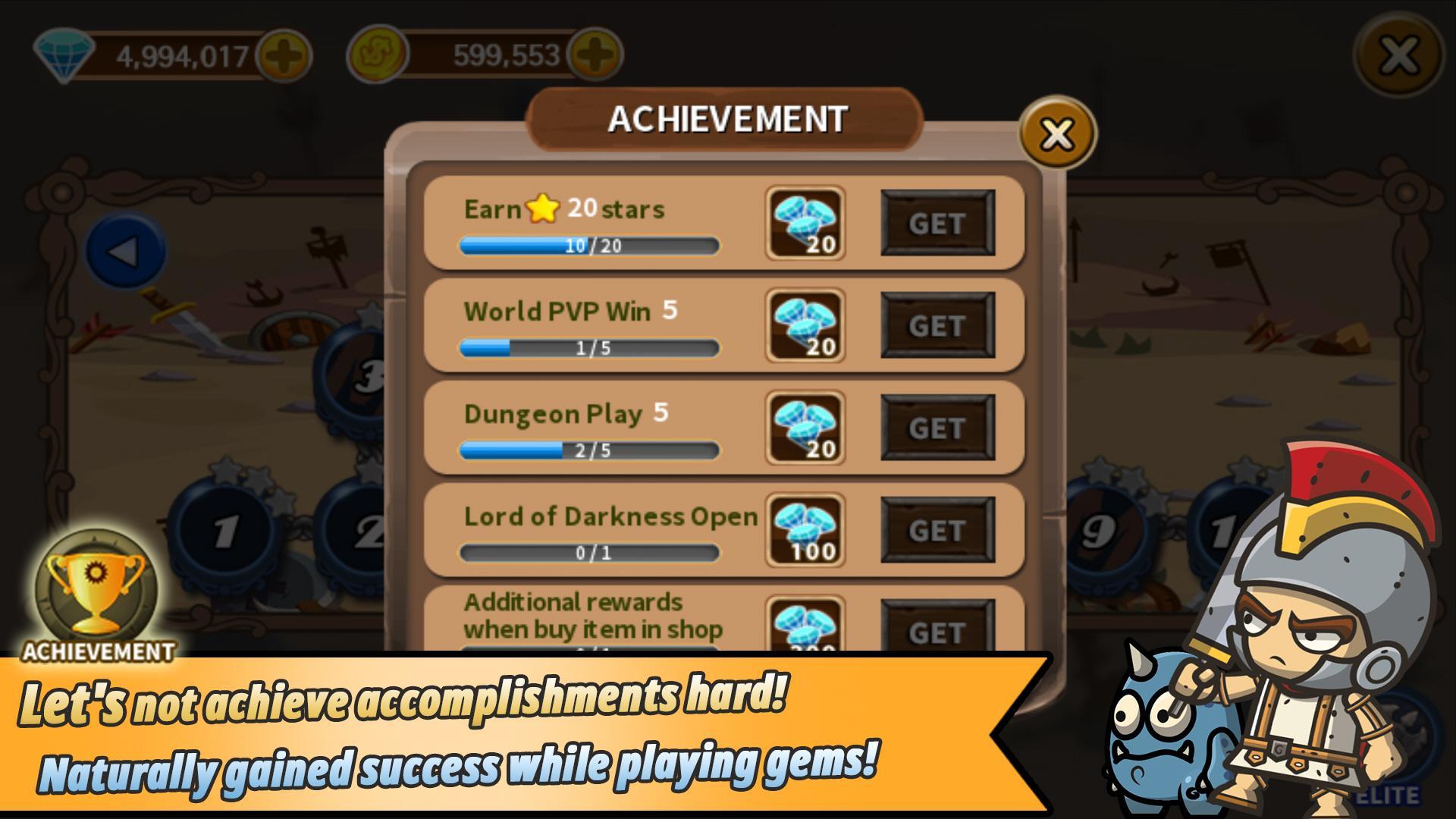Tap GET for the World PVP Win achievement

coord(938,325)
